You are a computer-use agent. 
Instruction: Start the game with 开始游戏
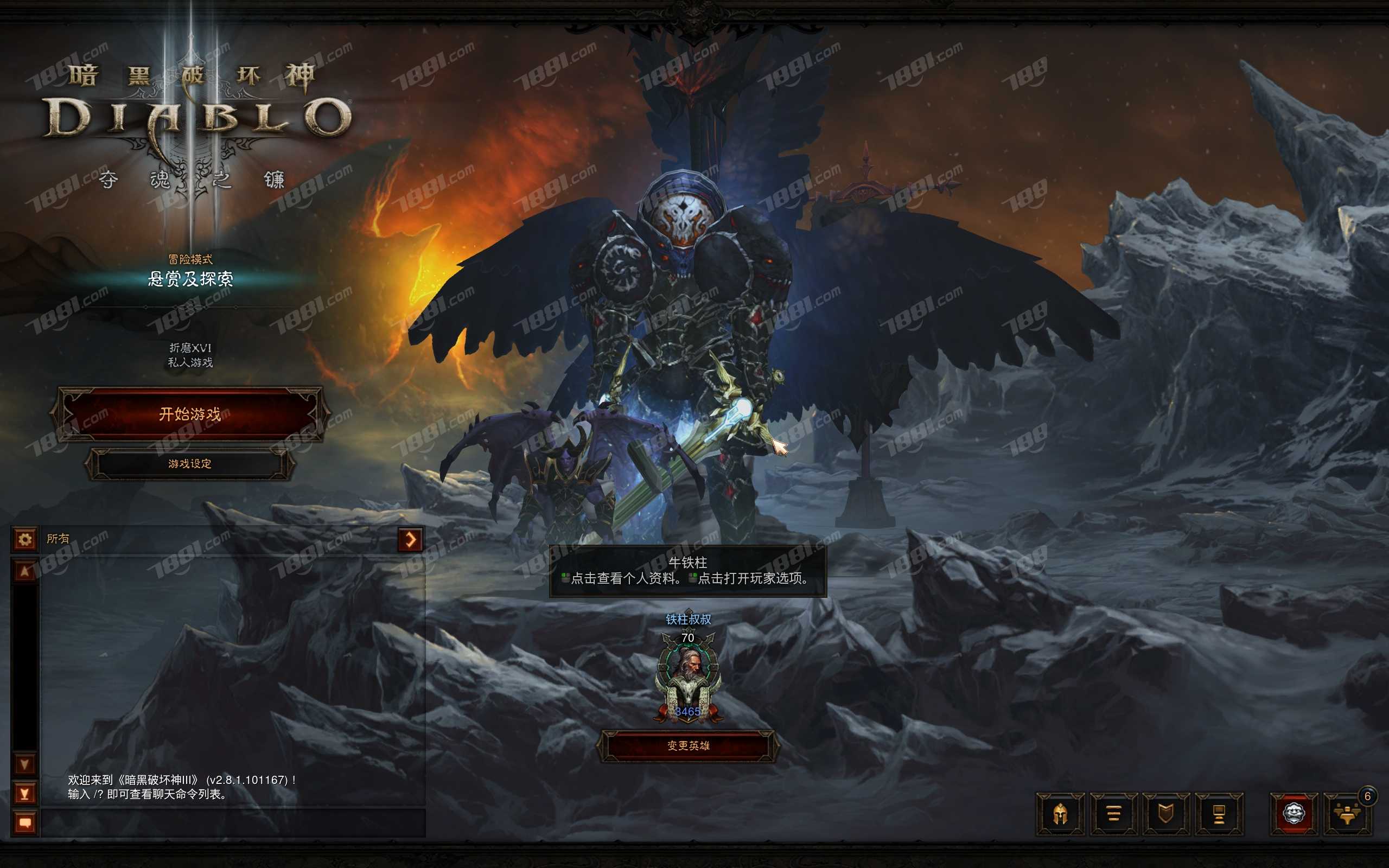point(190,414)
